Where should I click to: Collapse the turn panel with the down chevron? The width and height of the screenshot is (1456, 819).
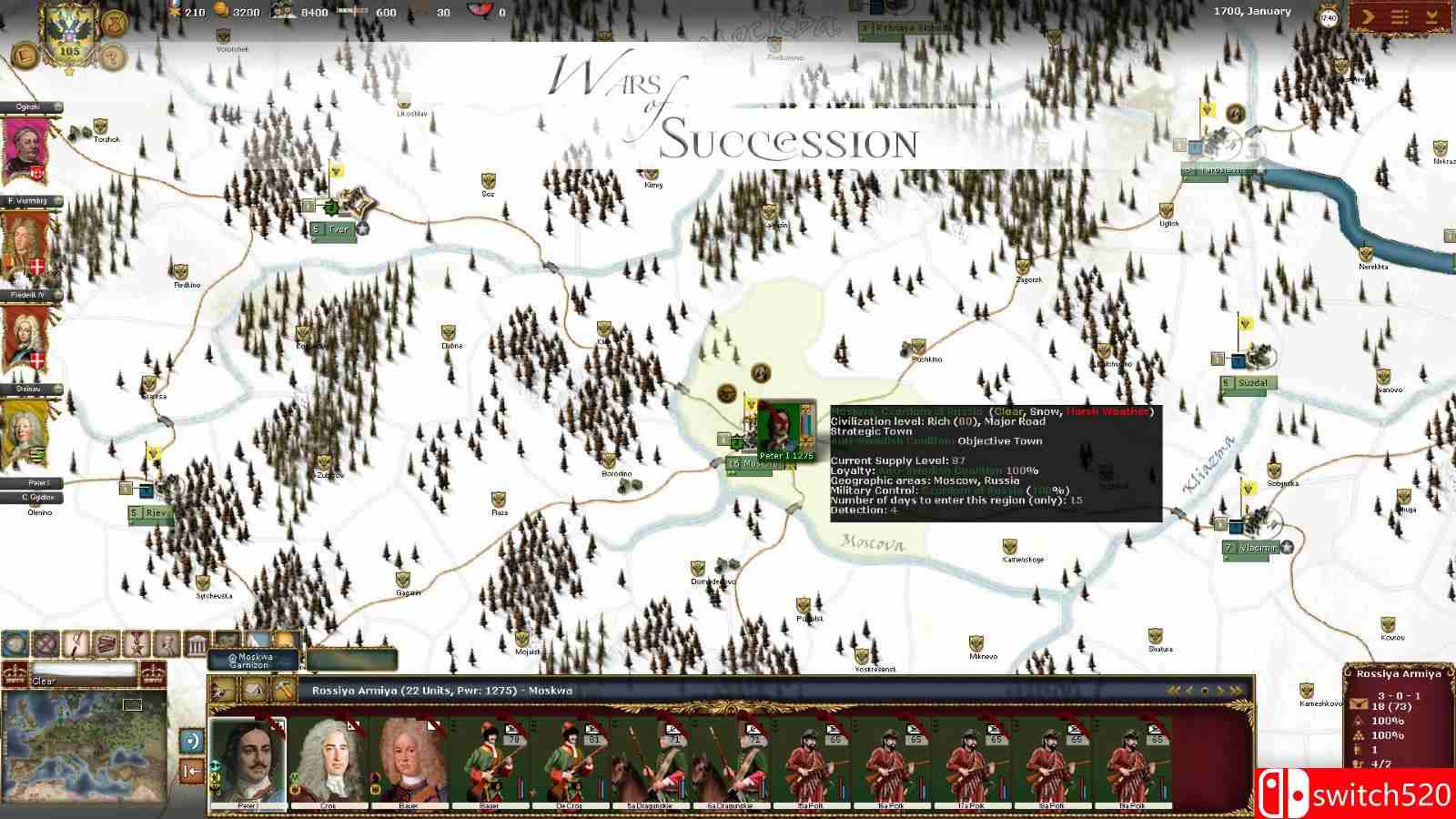[x=1432, y=16]
